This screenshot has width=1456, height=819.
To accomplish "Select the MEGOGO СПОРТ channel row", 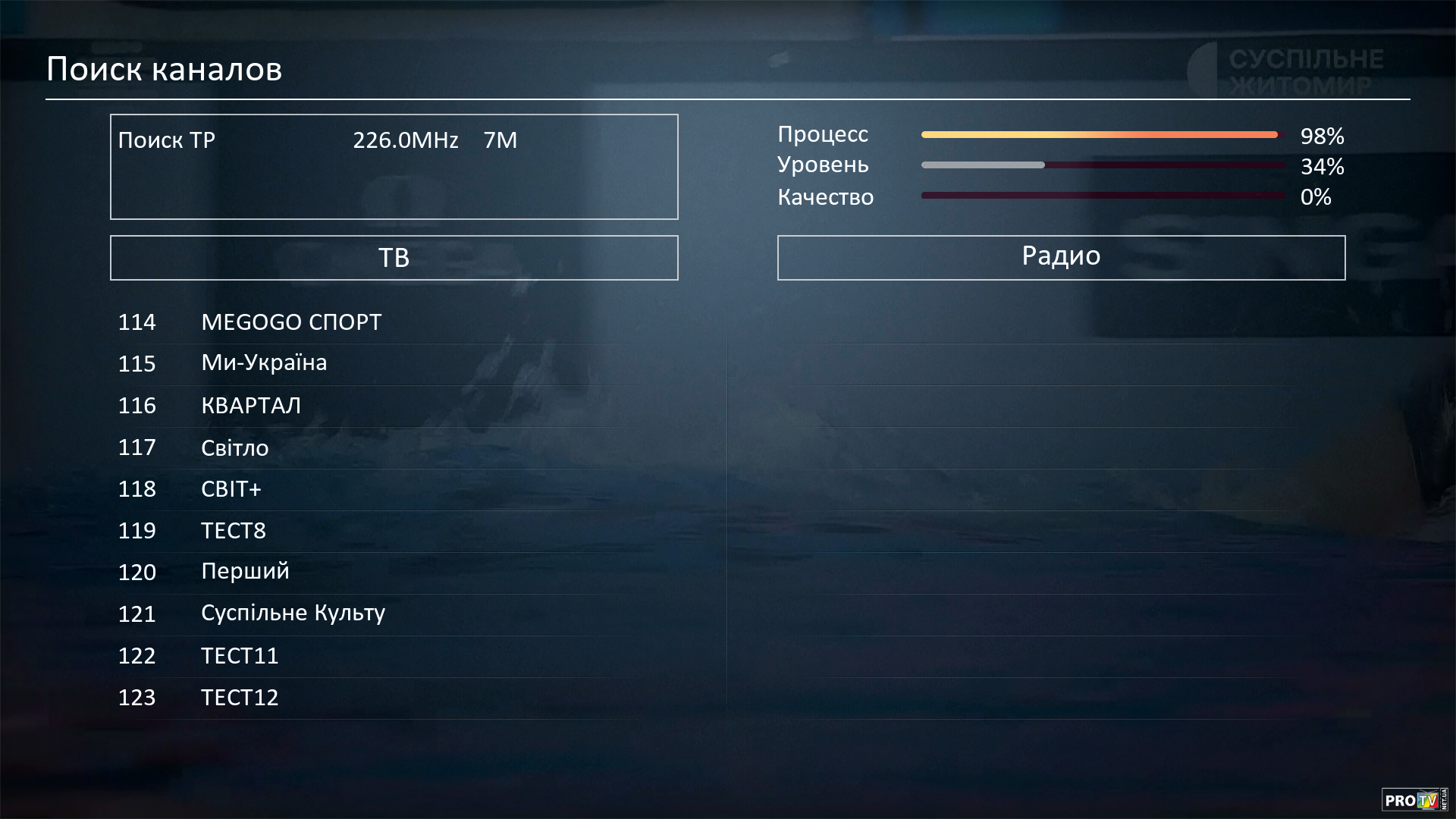I will (291, 322).
